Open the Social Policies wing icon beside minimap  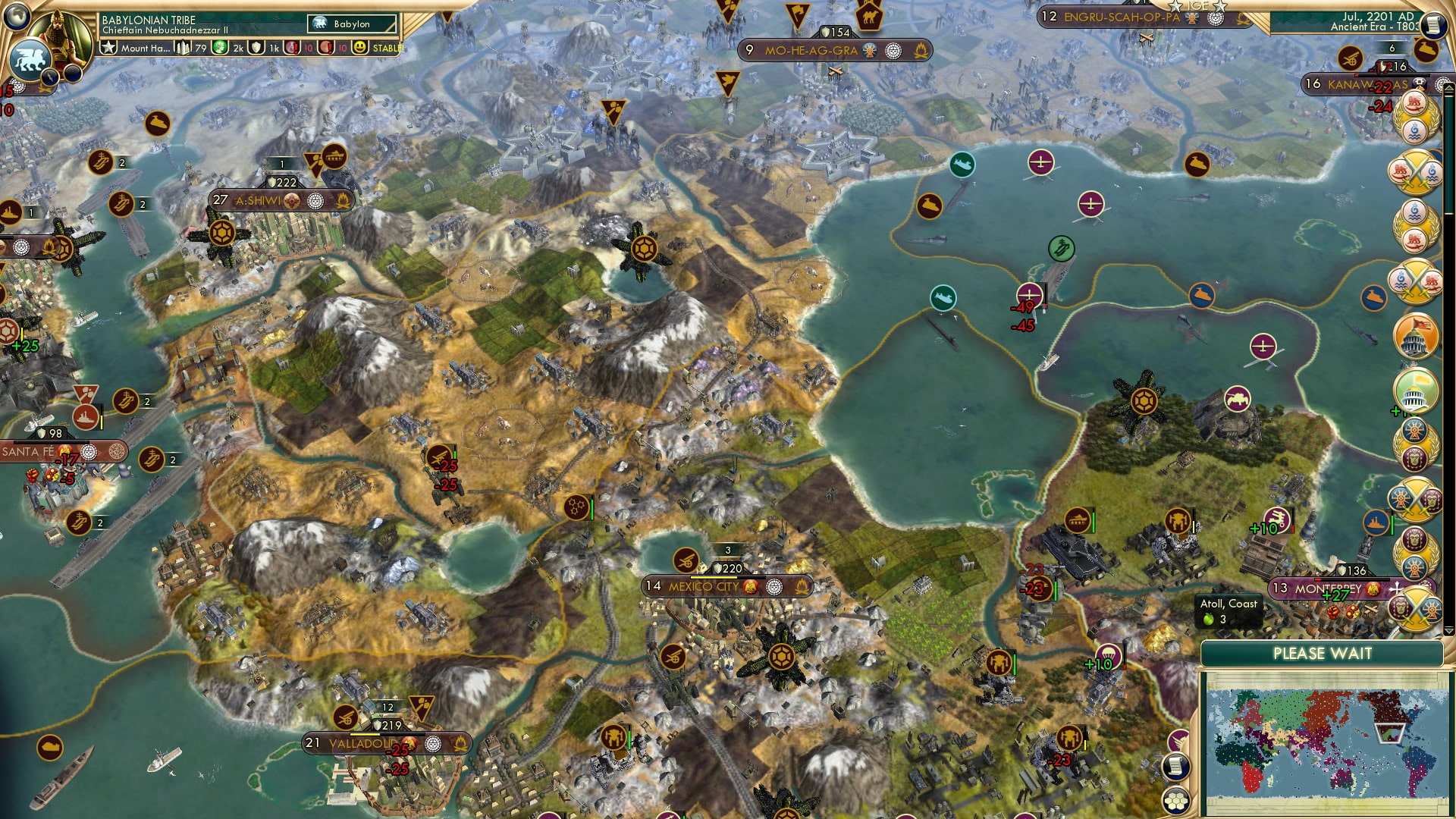point(1179,739)
